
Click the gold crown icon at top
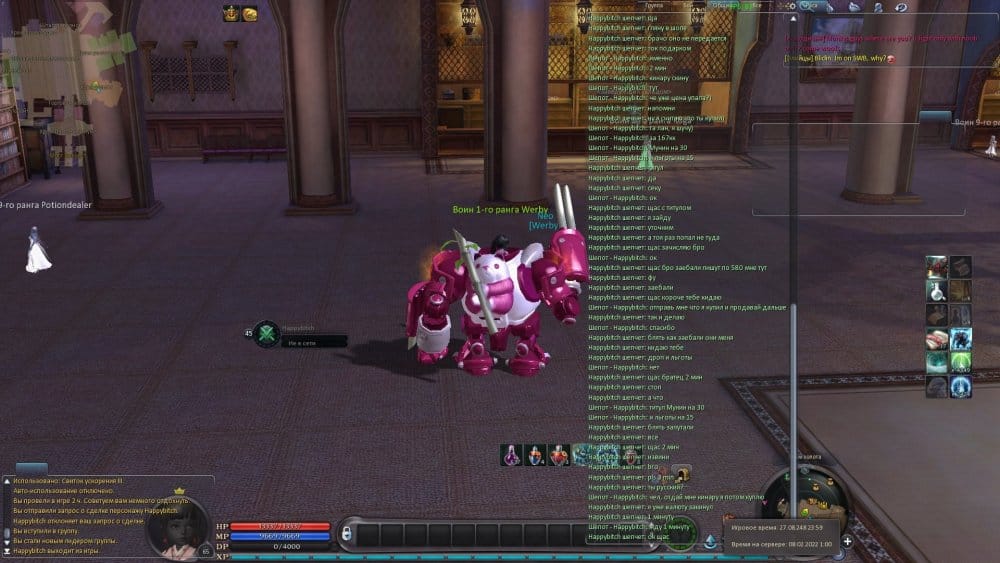pos(231,13)
